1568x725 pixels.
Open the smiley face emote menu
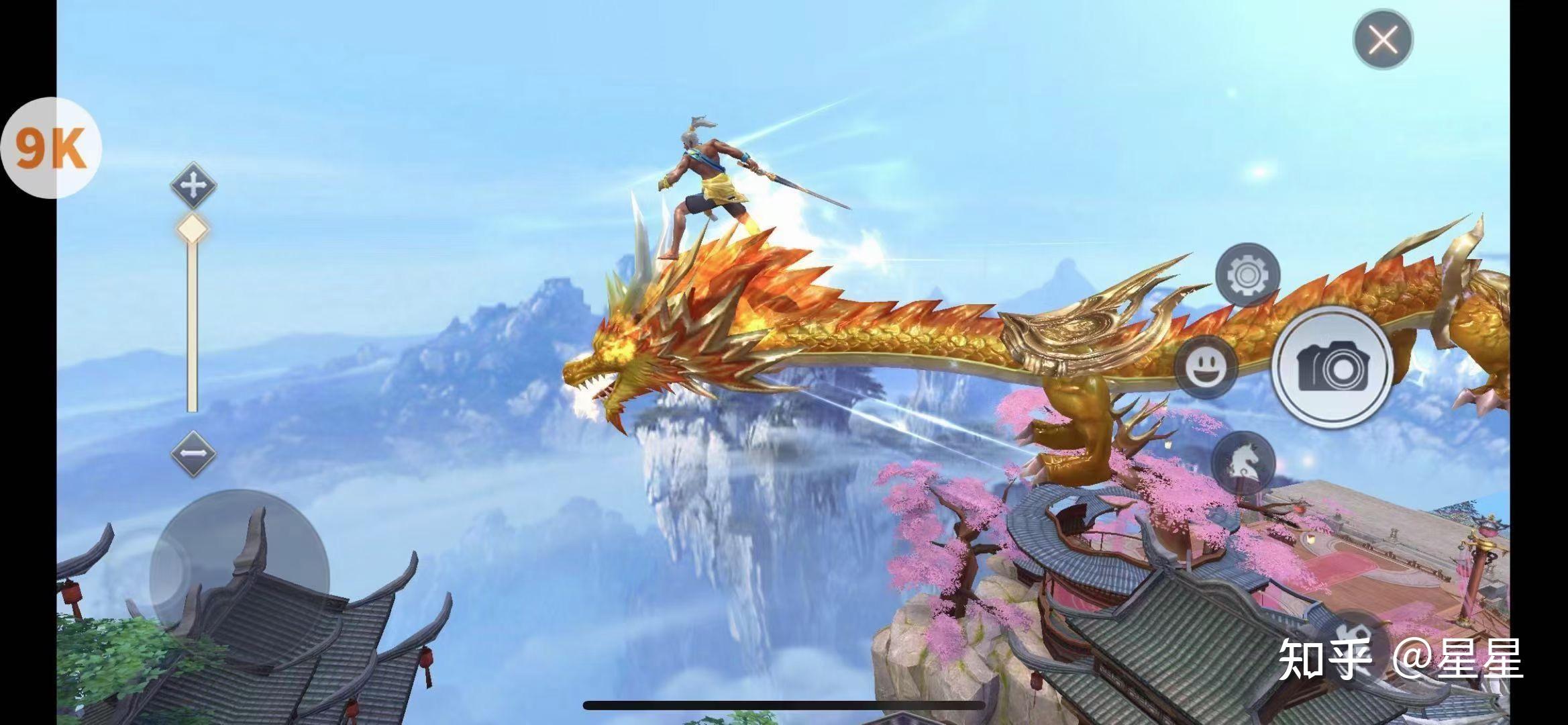coord(1206,367)
